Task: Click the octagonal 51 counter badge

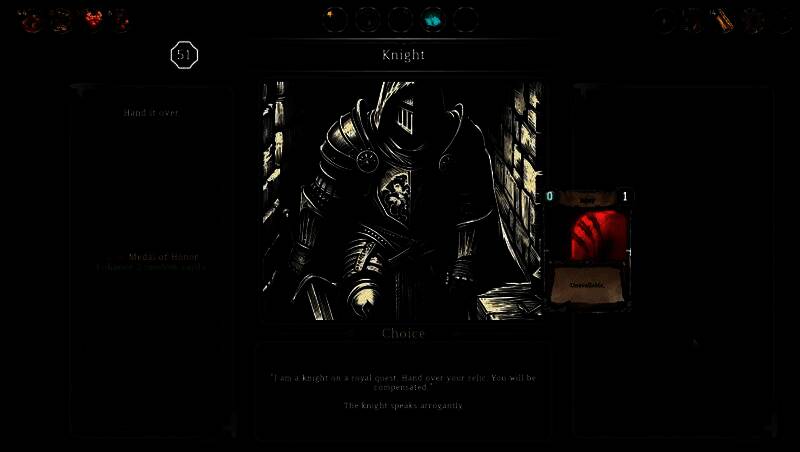Action: [184, 56]
